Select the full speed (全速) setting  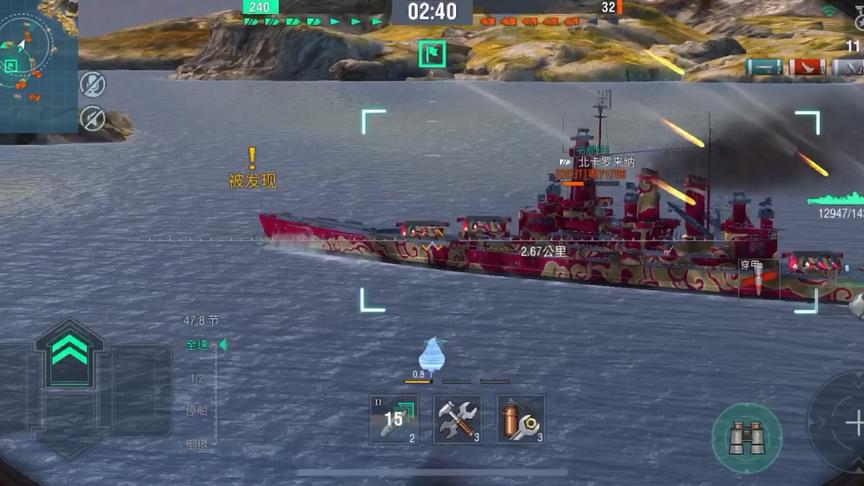[197, 345]
